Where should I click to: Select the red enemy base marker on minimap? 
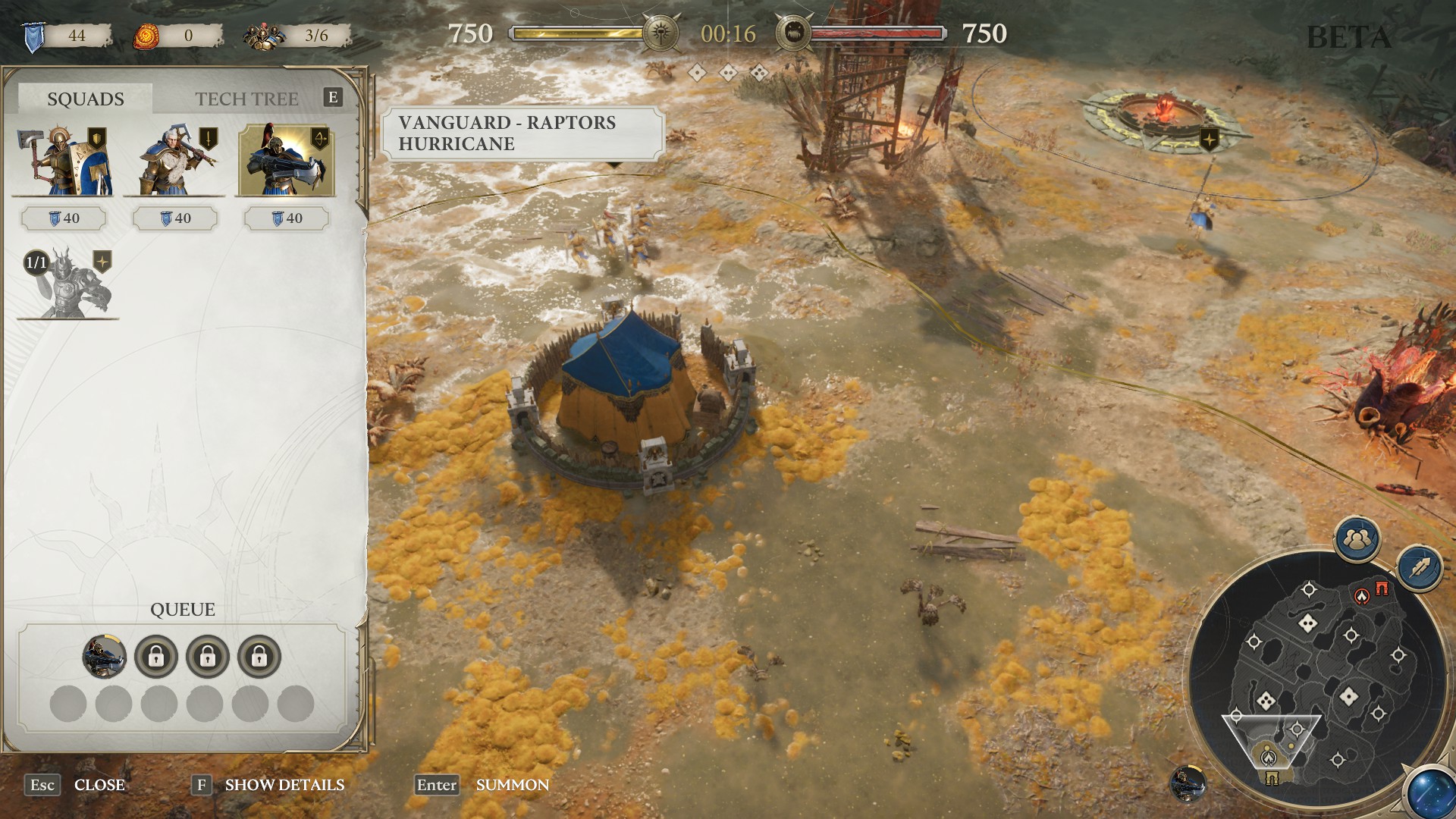[1363, 597]
